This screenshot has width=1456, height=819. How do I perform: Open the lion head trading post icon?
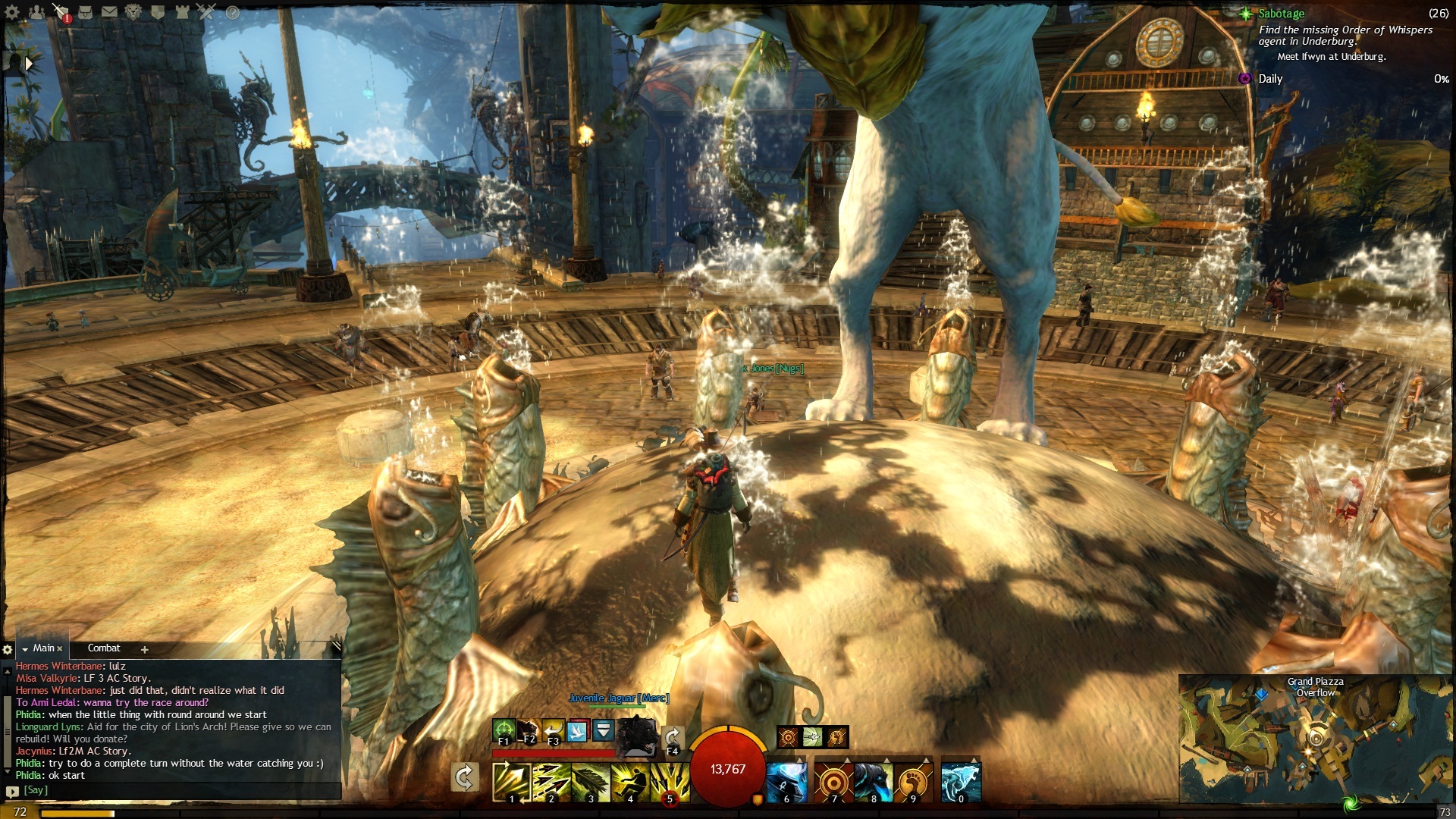point(133,12)
